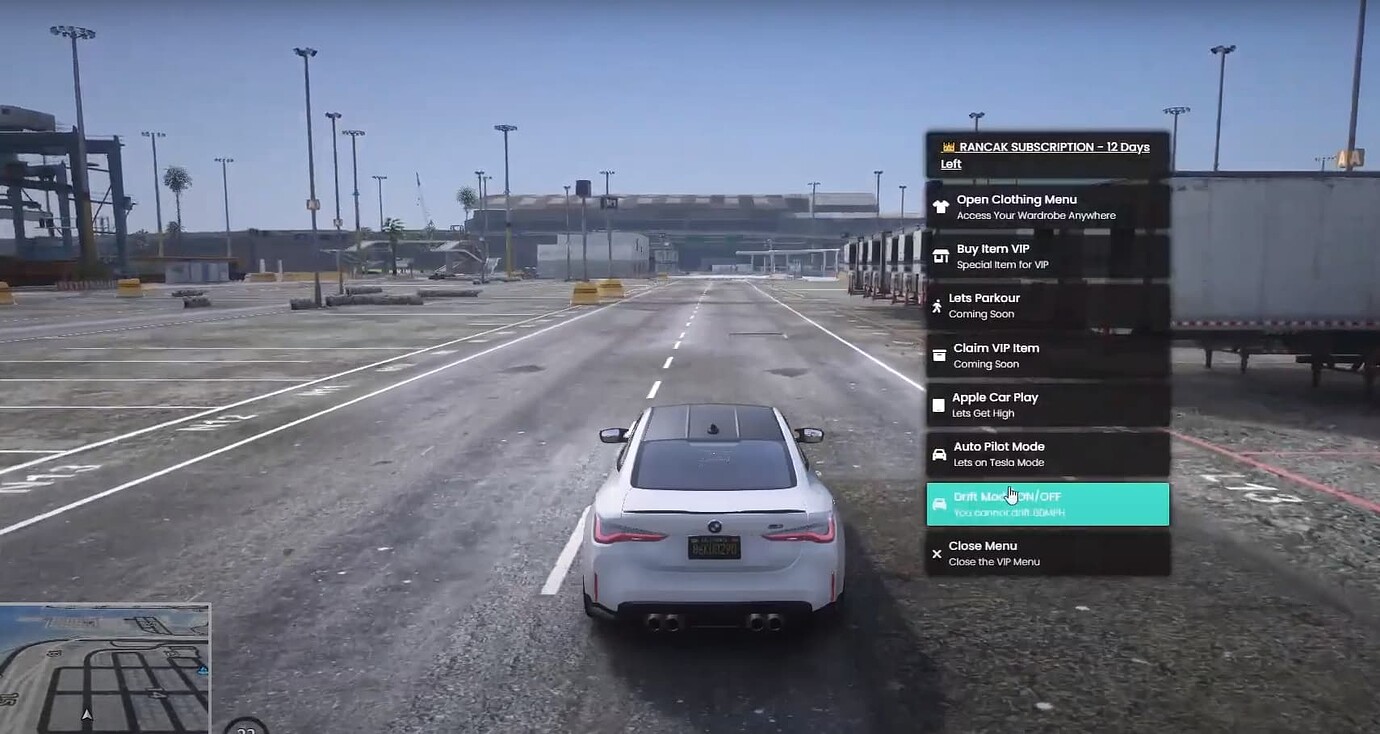This screenshot has height=734, width=1380.
Task: Select the Apple Car Play square icon
Action: 938,403
